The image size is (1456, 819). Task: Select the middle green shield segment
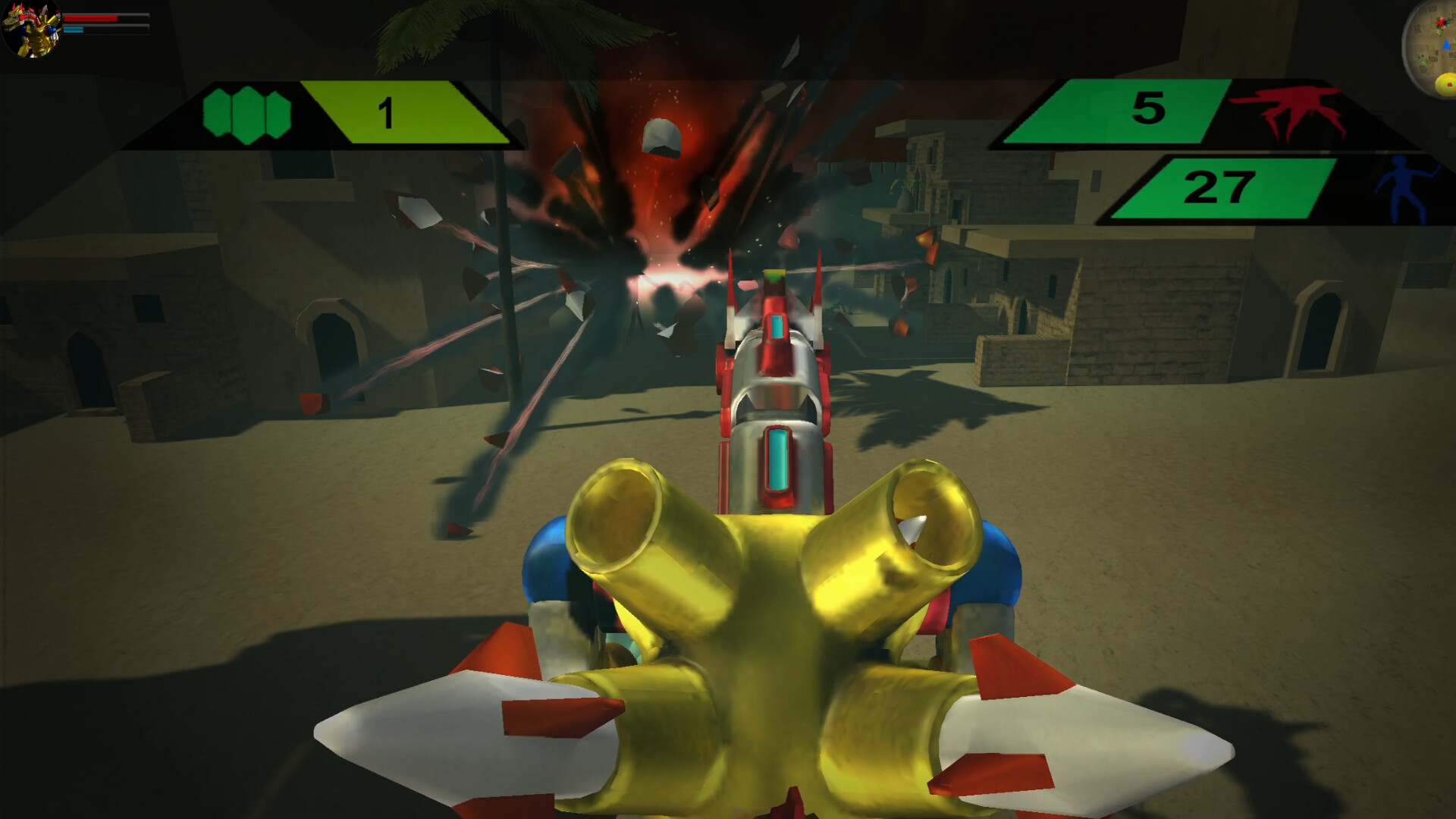click(248, 112)
